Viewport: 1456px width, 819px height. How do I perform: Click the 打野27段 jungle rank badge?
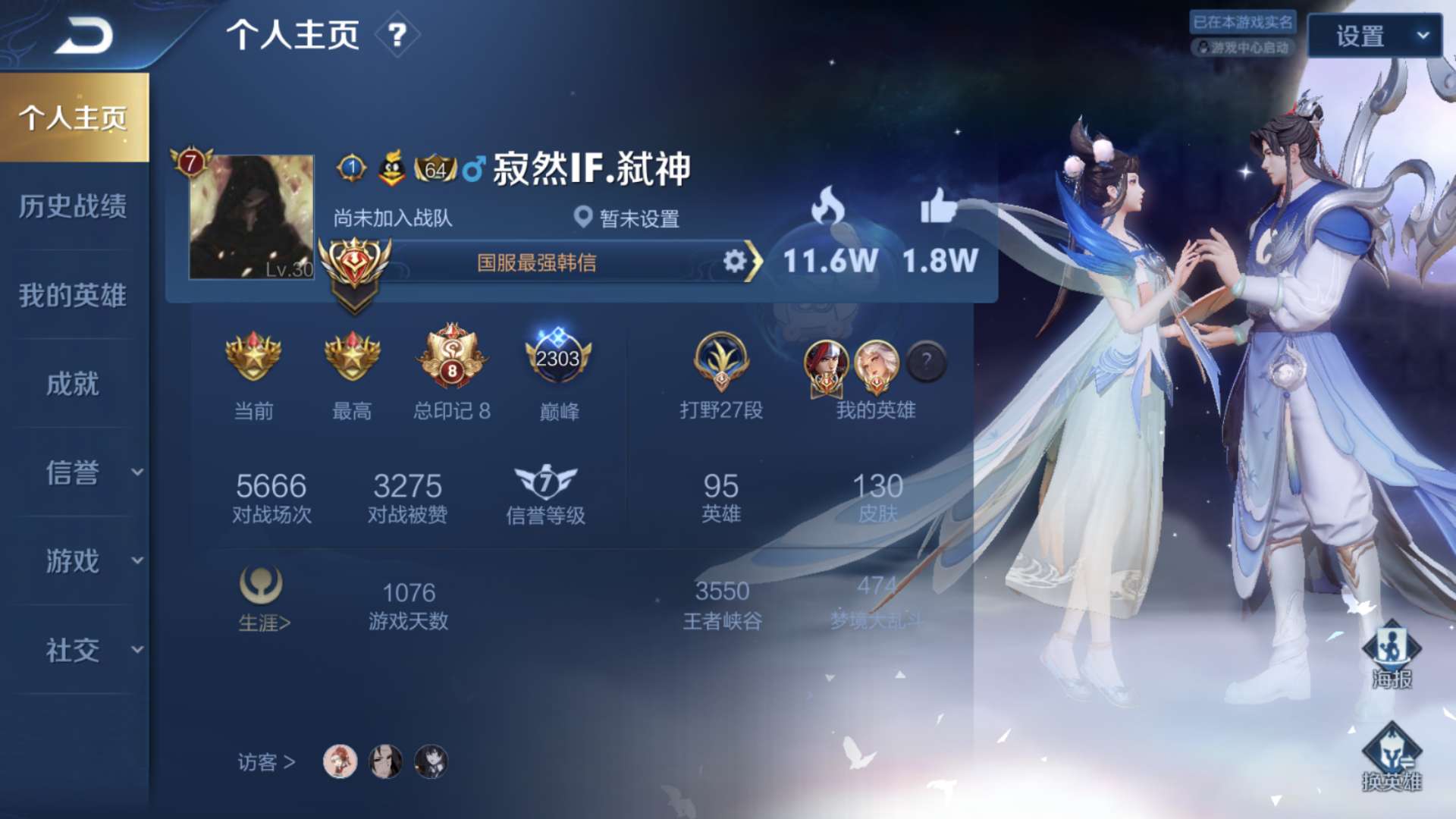pyautogui.click(x=720, y=364)
